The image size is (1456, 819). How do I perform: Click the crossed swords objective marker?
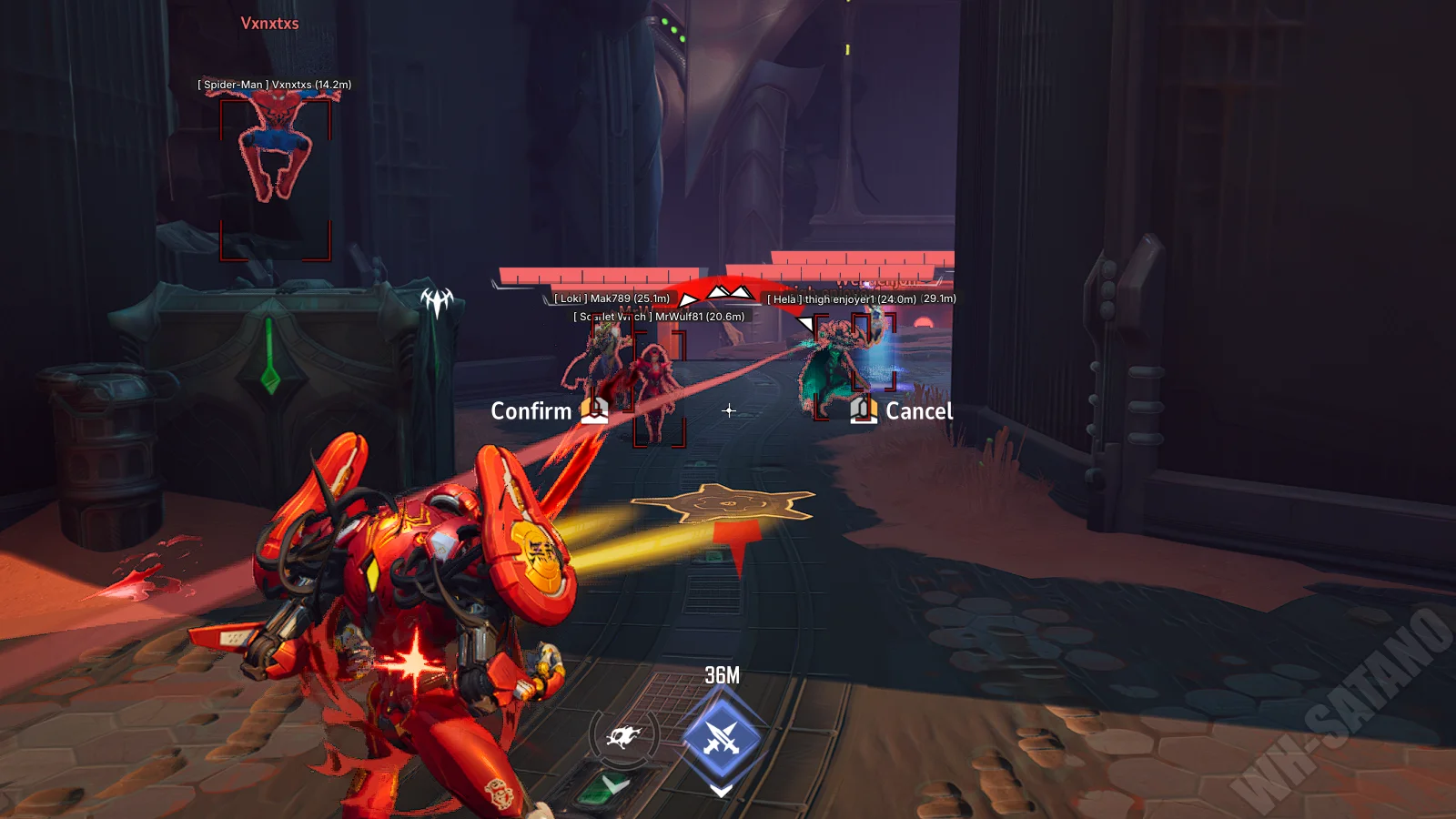[x=722, y=736]
